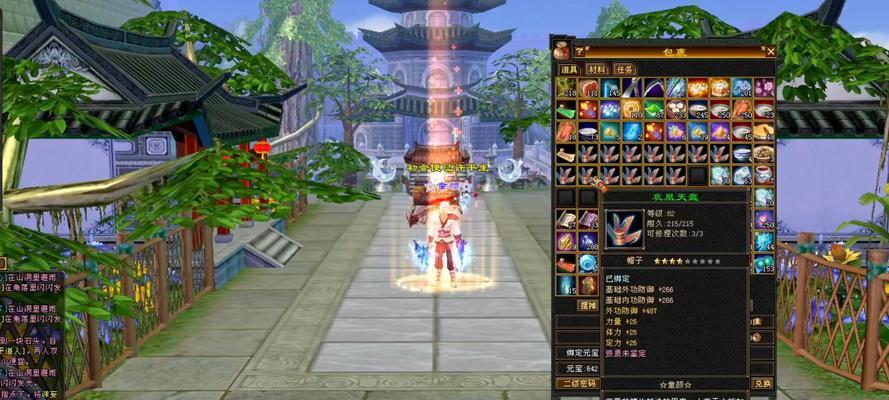Click the 二级密码 secondary password button
The height and width of the screenshot is (400, 889).
[x=577, y=383]
